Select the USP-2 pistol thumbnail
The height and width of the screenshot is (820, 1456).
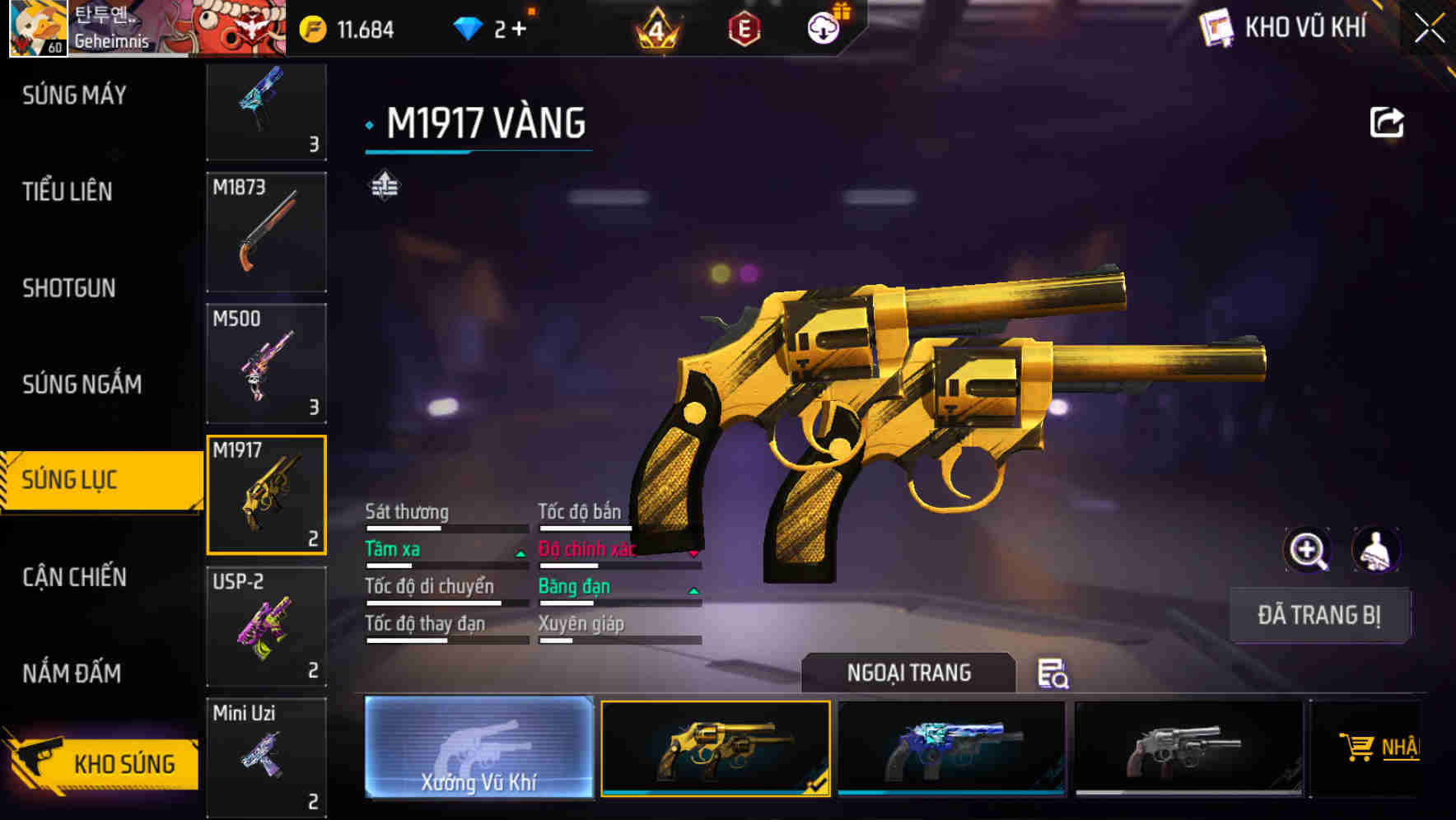tap(266, 626)
